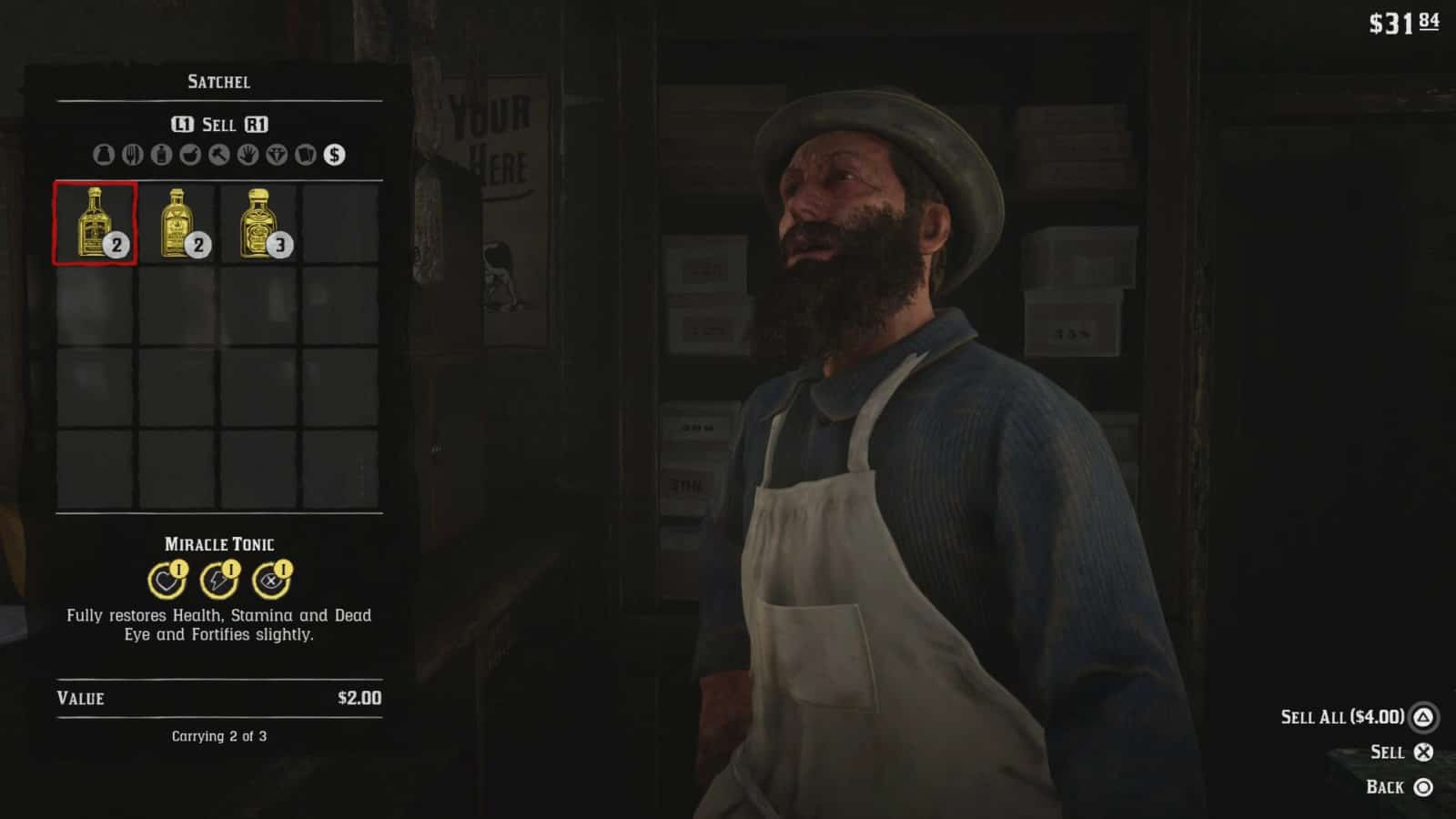Click the L1 tab switch prompt
The image size is (1456, 819).
coord(182,126)
